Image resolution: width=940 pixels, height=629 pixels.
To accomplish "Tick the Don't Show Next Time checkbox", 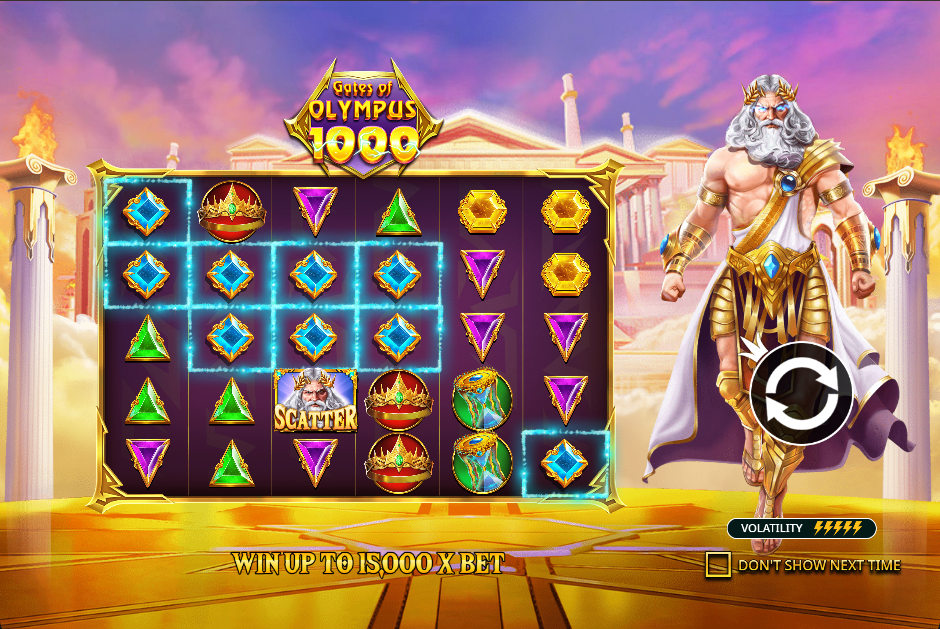I will (x=717, y=565).
